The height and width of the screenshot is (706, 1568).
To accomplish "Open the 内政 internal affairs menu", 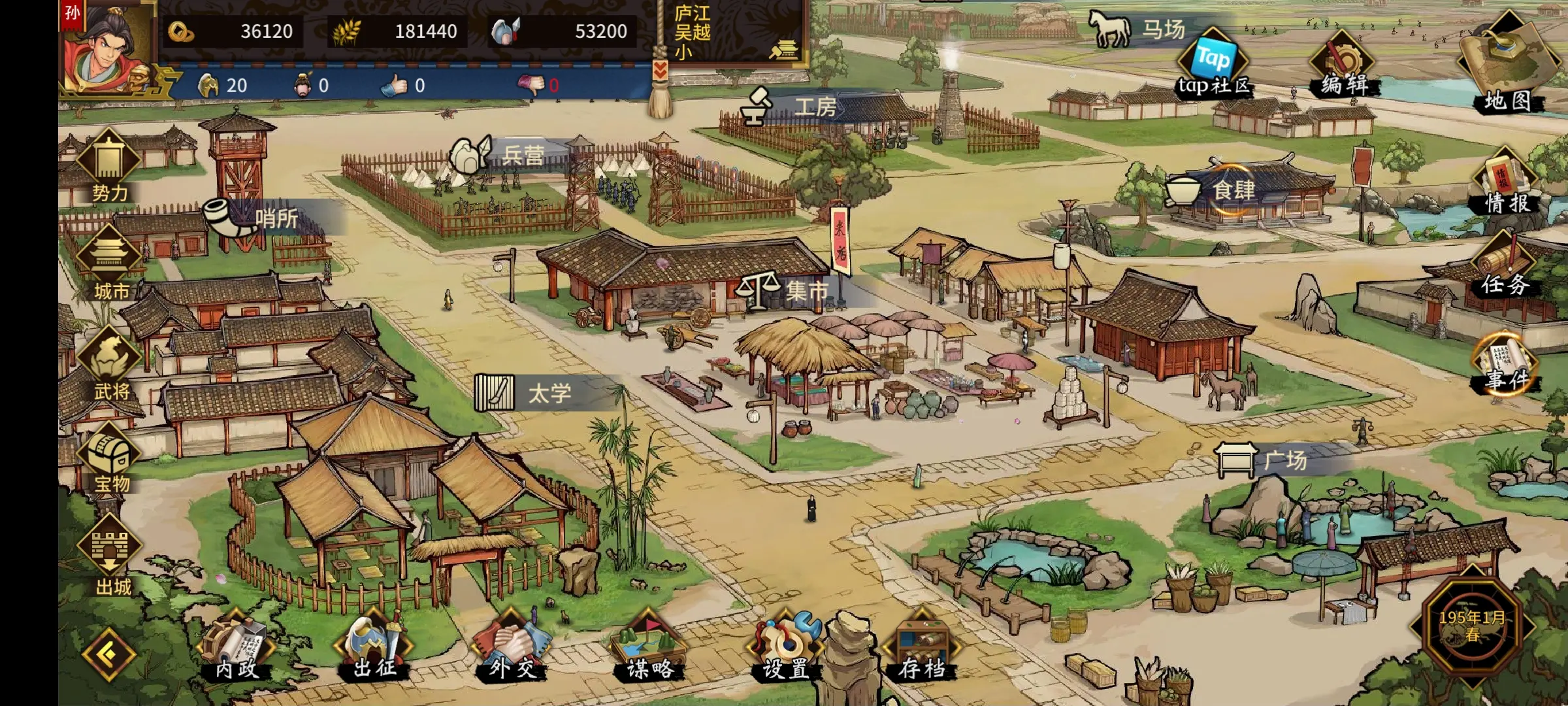I will 237,648.
